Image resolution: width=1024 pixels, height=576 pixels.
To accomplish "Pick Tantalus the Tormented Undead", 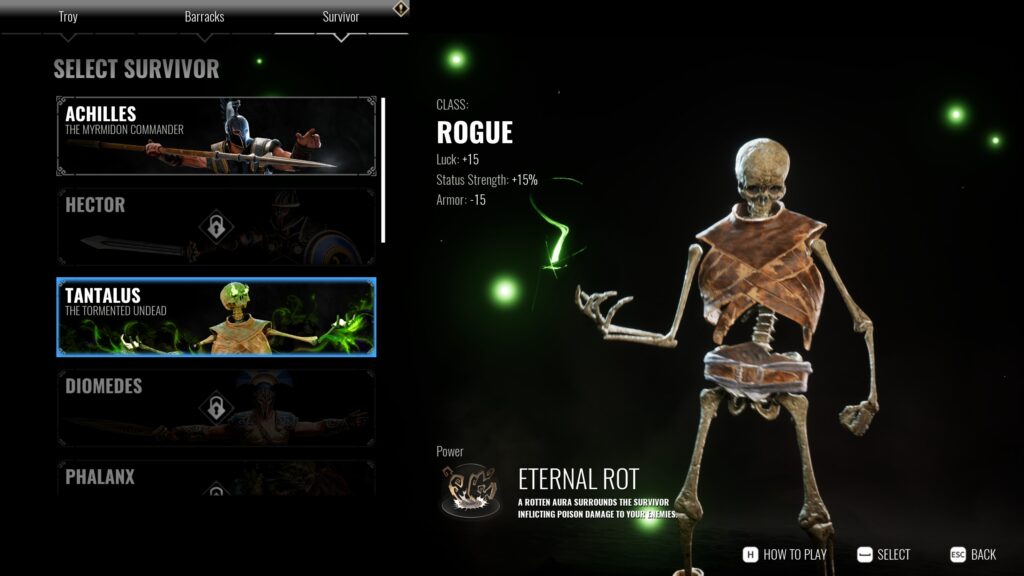I will (x=216, y=317).
